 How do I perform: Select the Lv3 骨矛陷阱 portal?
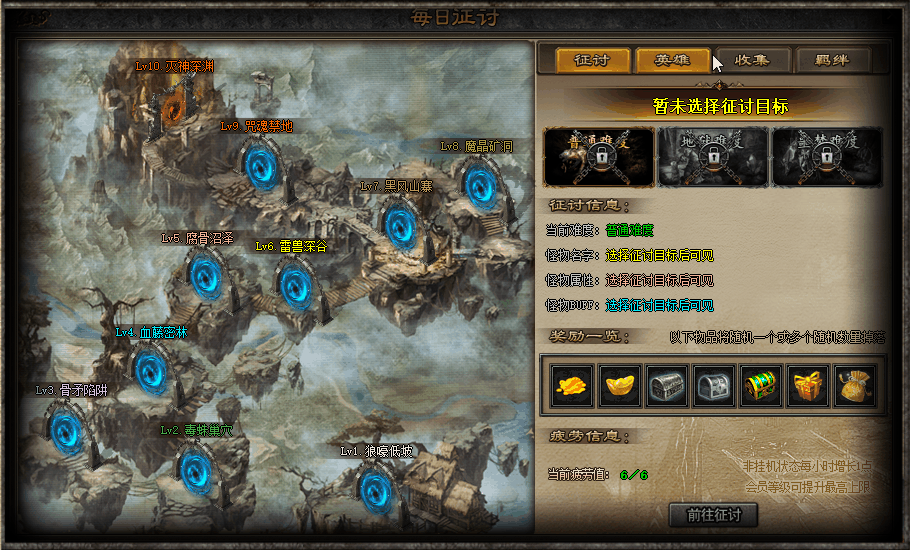click(x=66, y=430)
